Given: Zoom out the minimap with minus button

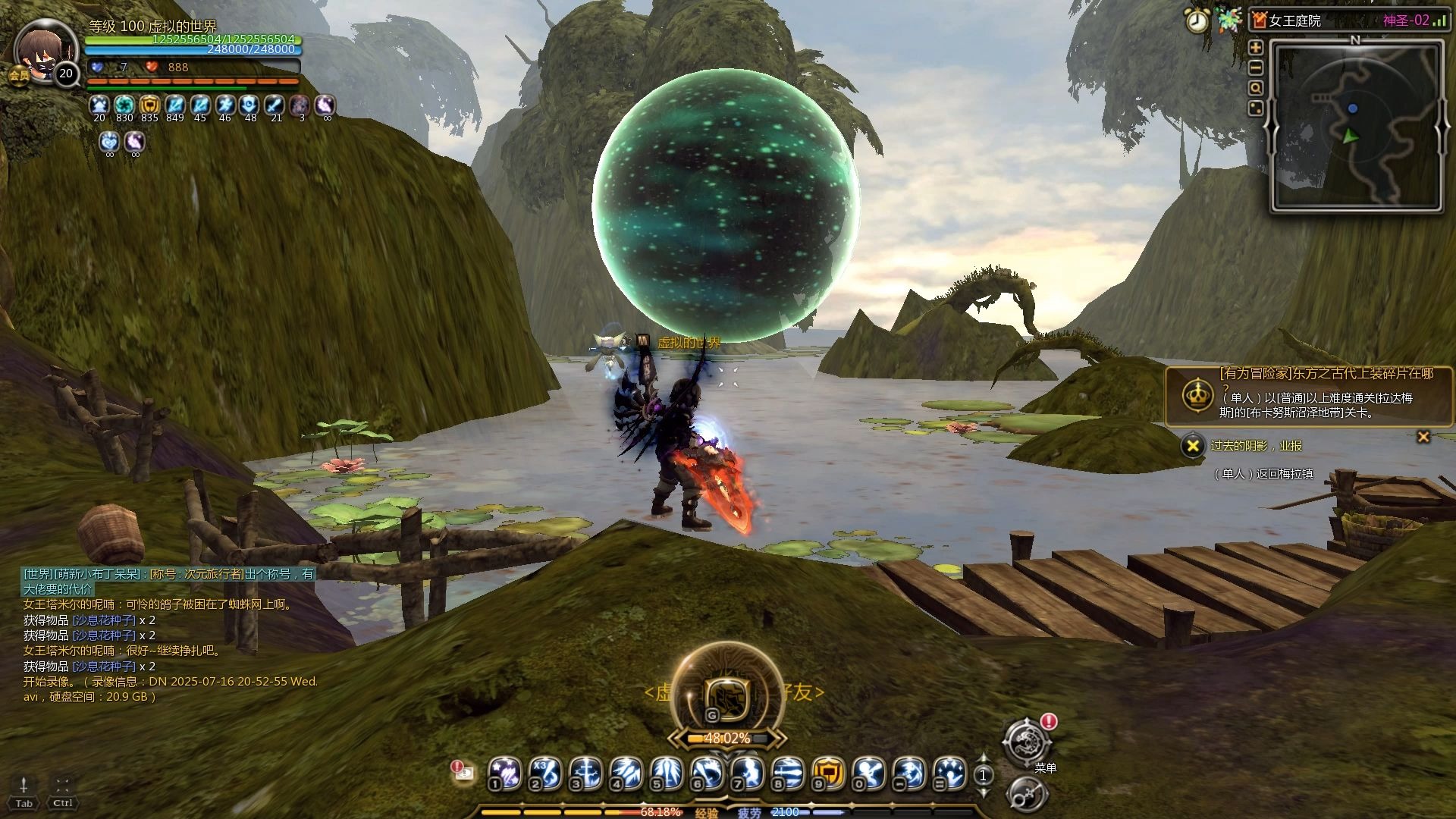Looking at the screenshot, I should point(1256,67).
